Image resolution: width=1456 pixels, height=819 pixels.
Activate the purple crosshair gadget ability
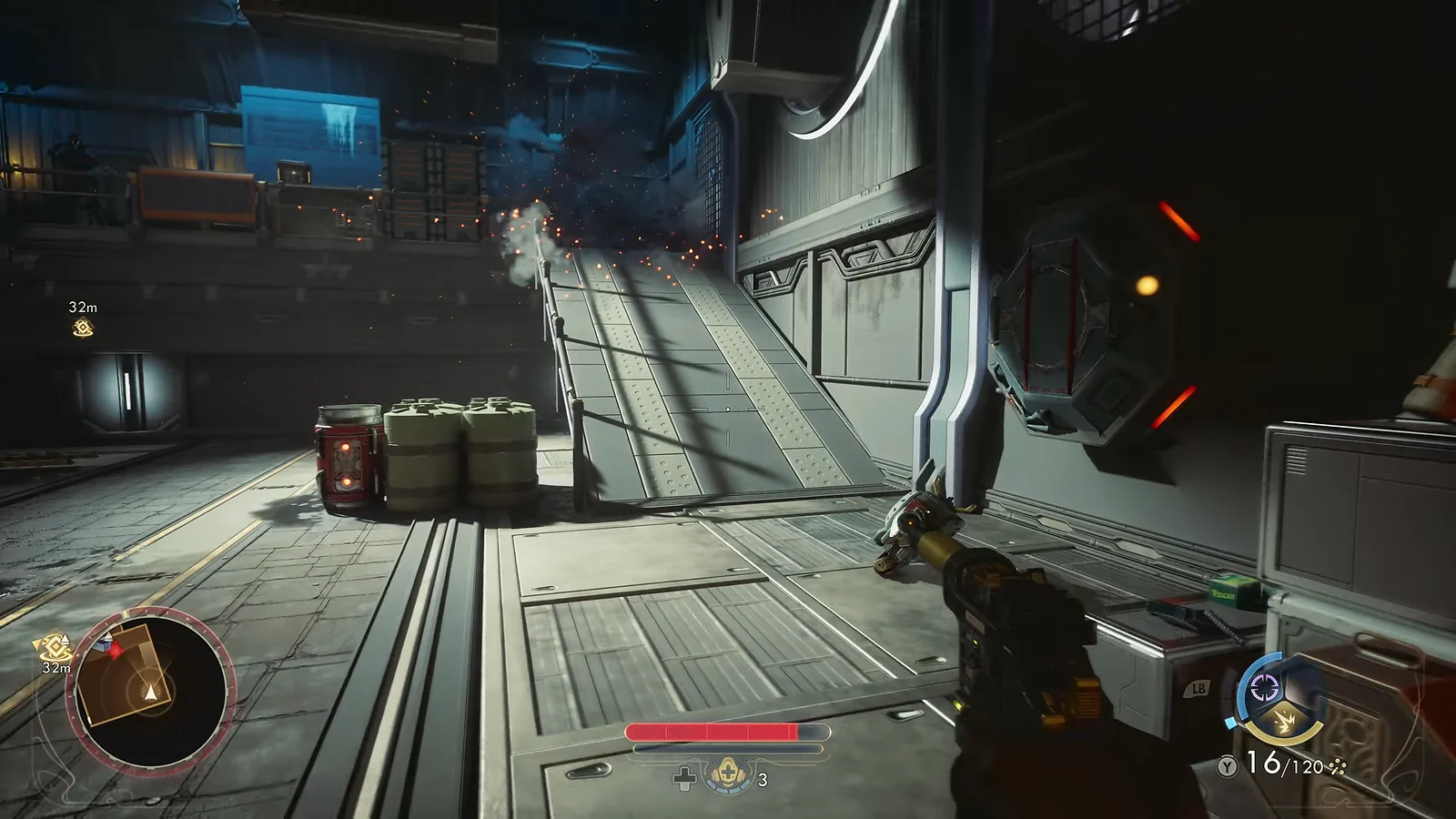pos(1266,687)
